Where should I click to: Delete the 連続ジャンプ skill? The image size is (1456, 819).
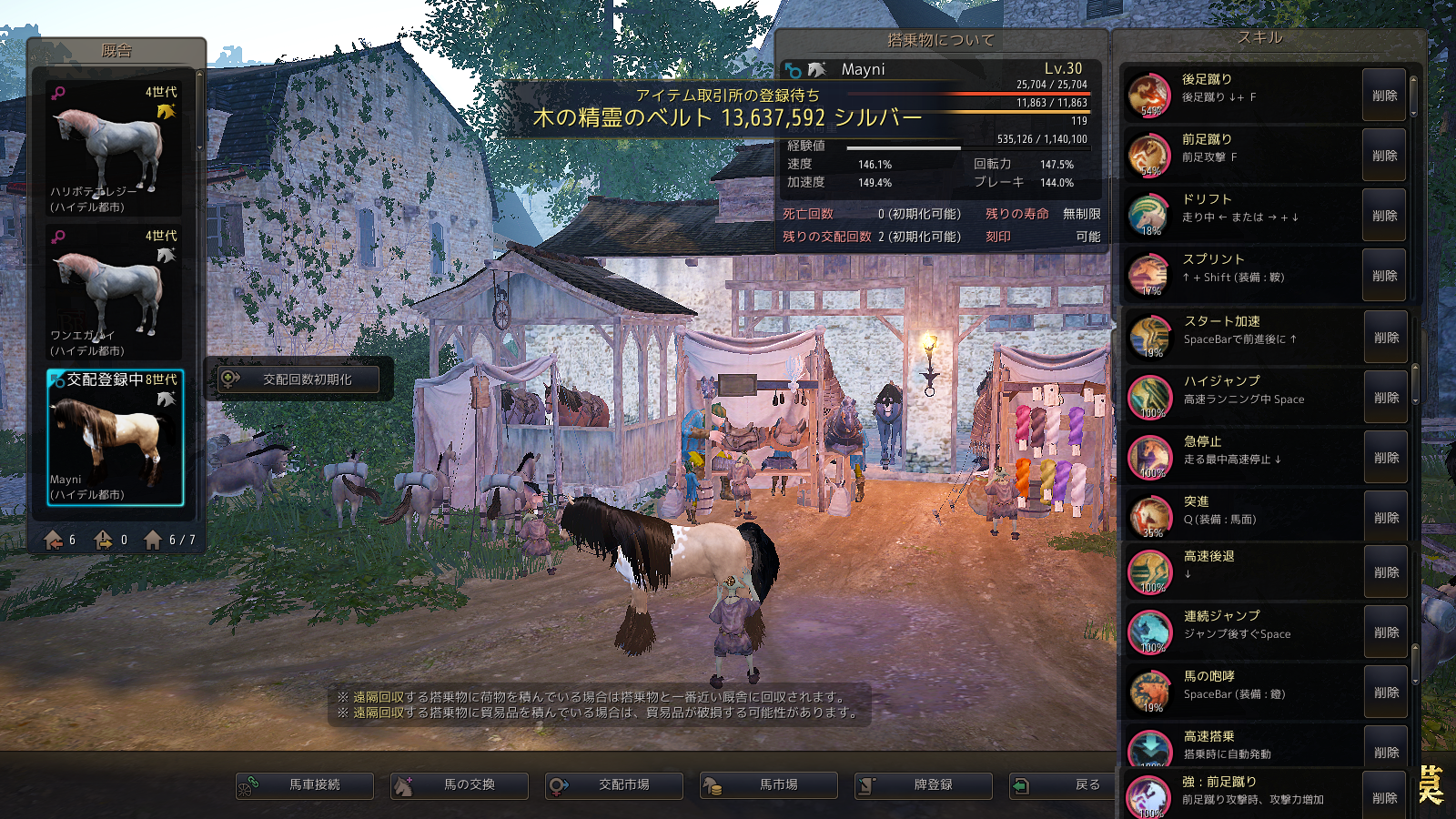1387,632
